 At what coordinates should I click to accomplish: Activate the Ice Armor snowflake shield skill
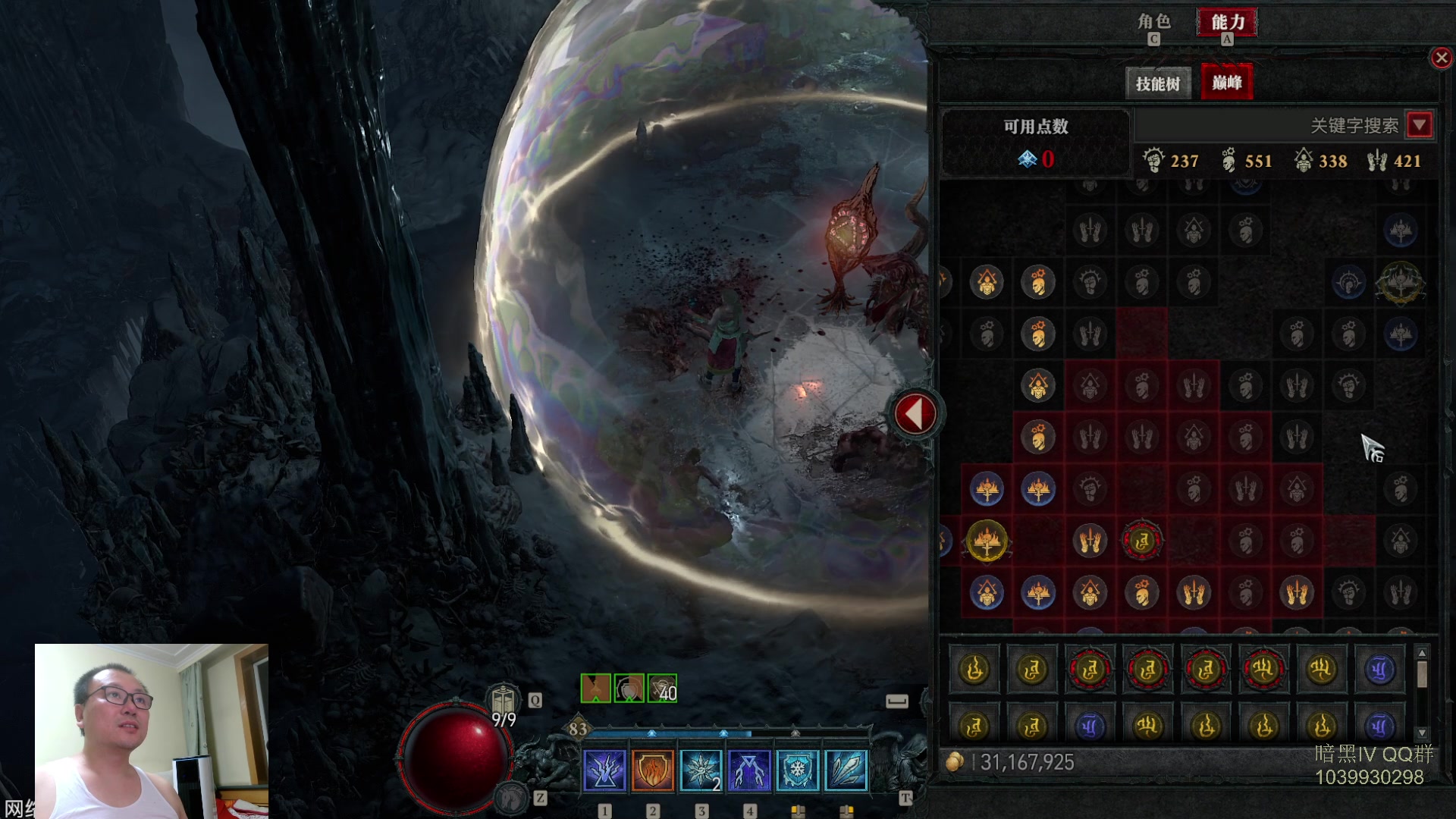798,770
